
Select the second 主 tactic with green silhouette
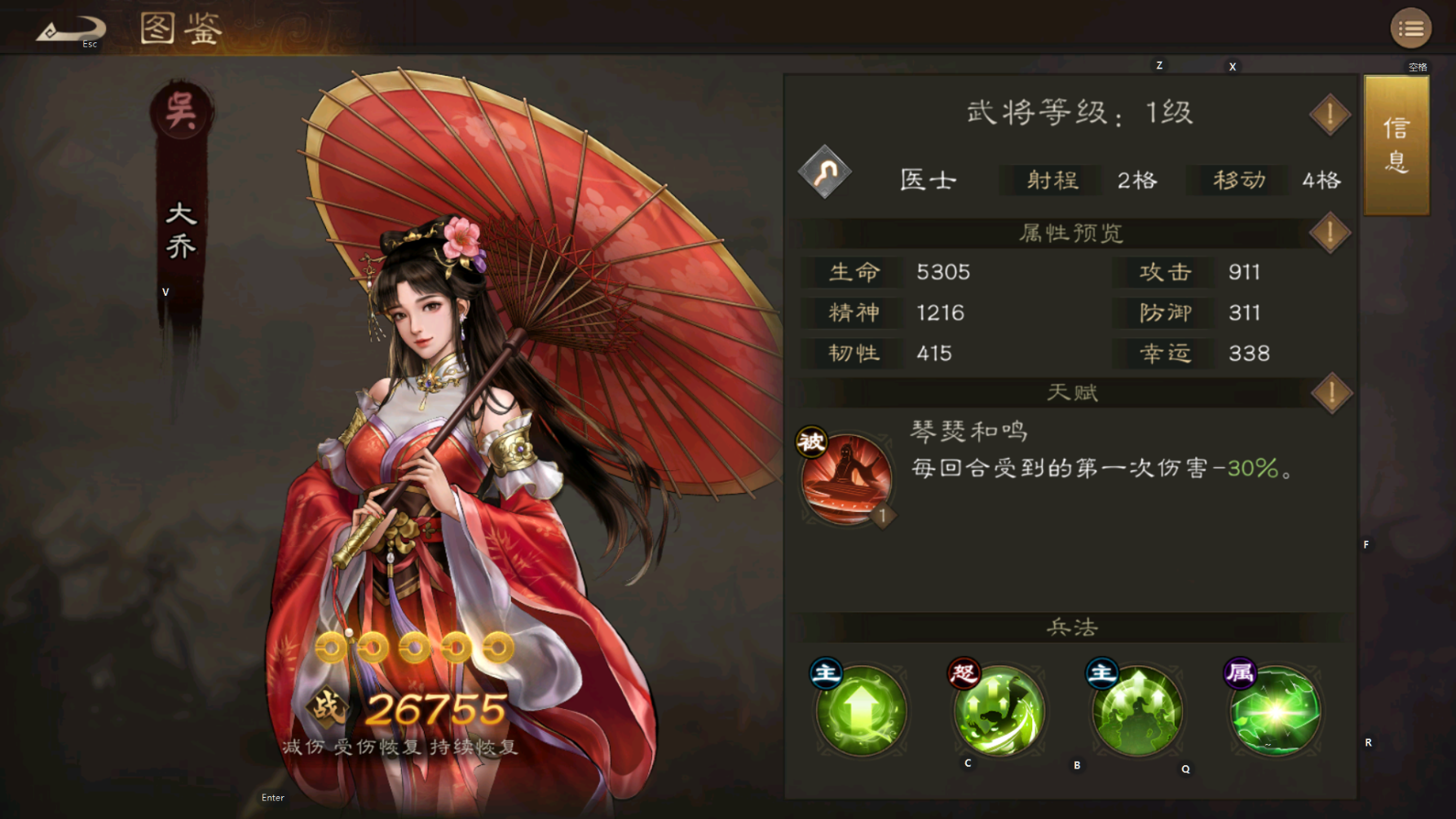click(x=1136, y=711)
